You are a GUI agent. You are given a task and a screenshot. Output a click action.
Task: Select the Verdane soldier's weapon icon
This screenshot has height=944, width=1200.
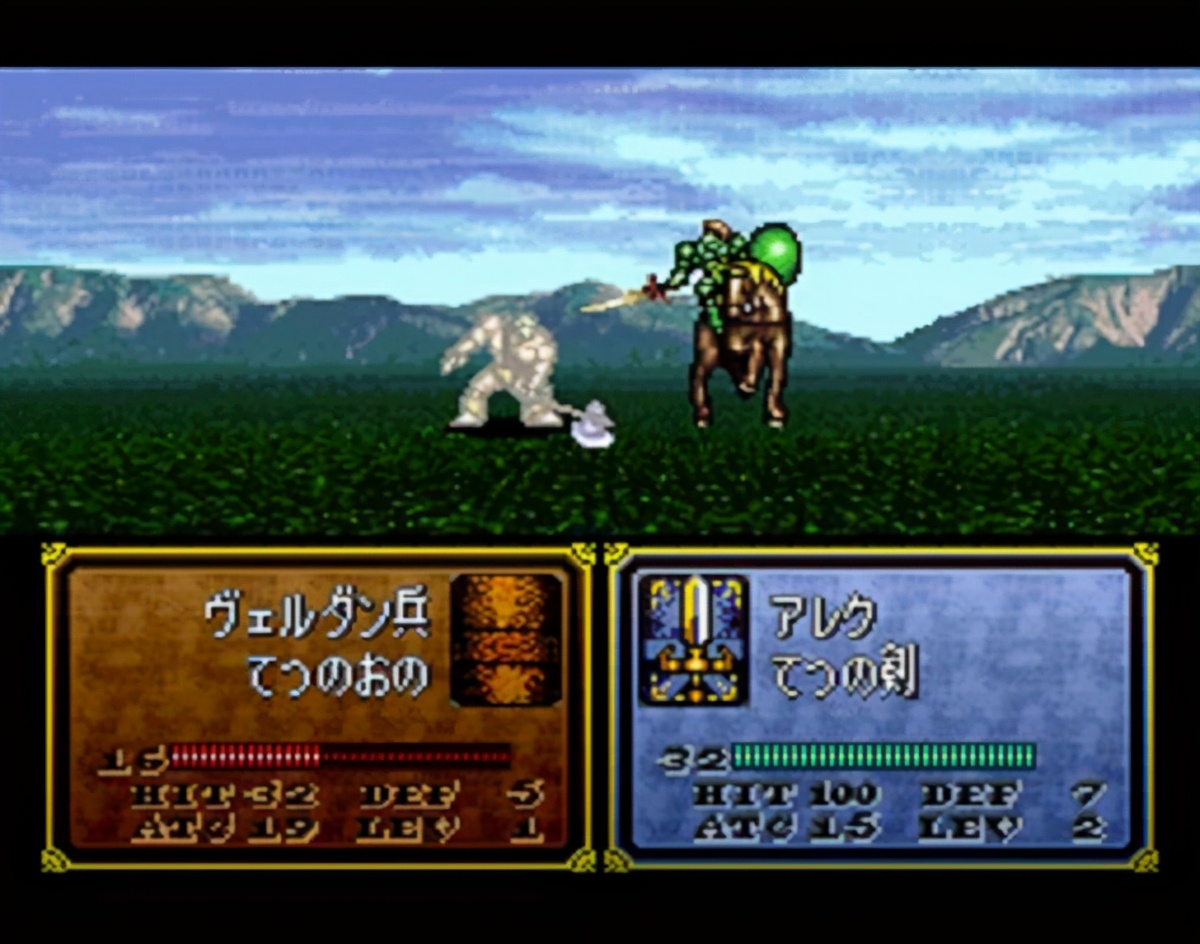pos(505,639)
